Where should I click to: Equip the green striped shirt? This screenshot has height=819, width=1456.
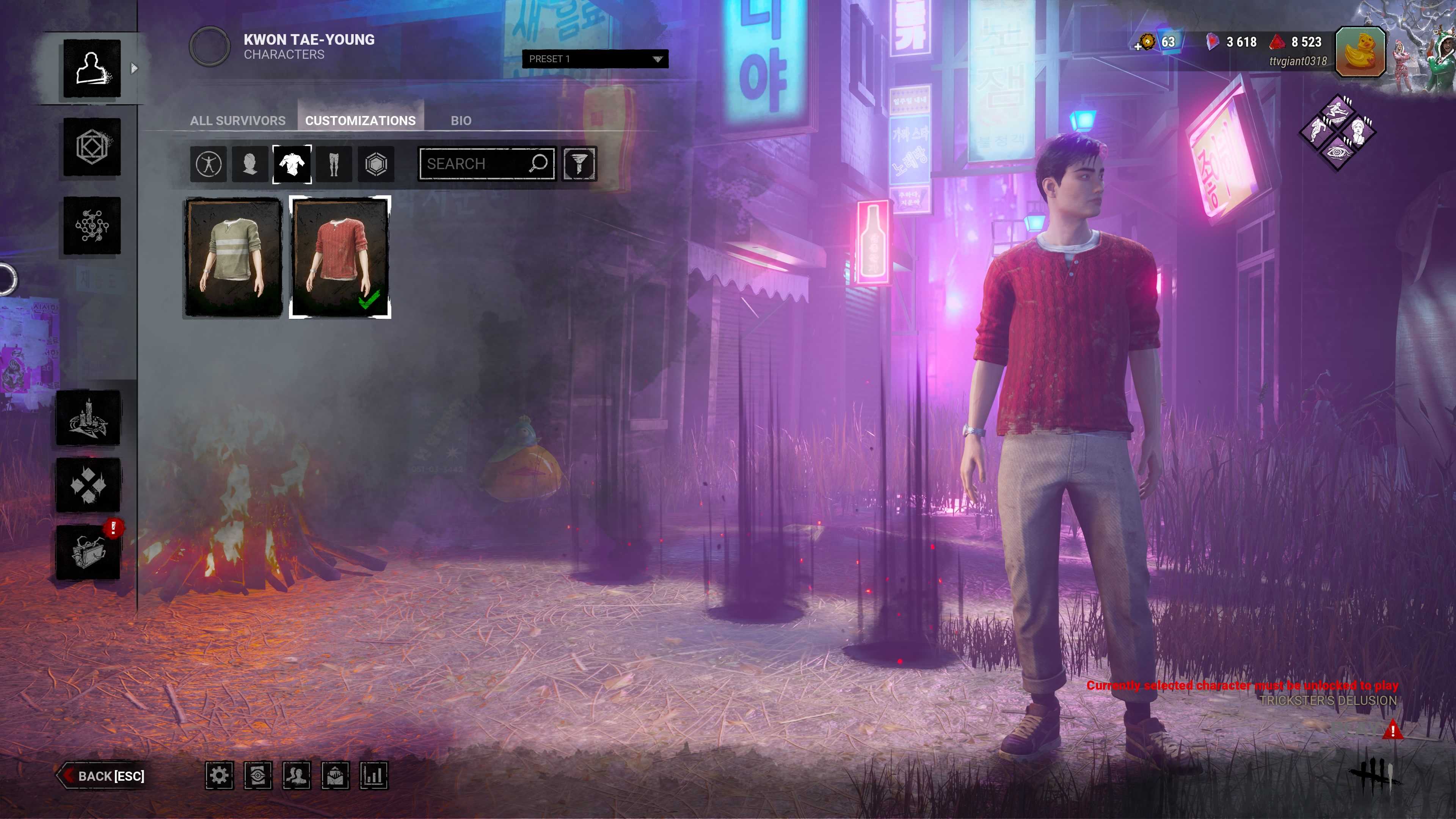234,257
